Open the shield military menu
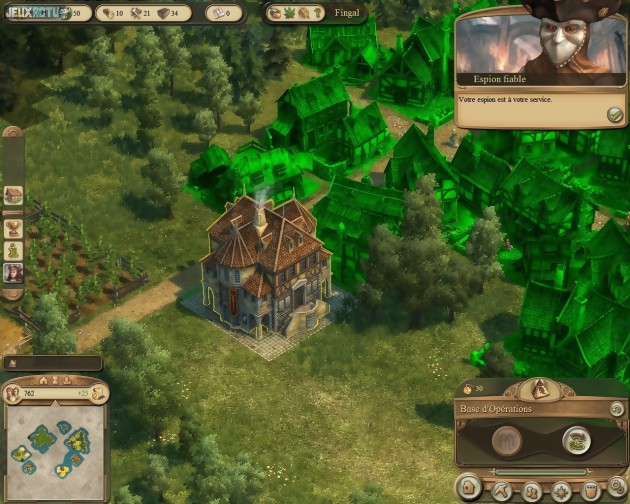630x504 pixels. tap(590, 491)
